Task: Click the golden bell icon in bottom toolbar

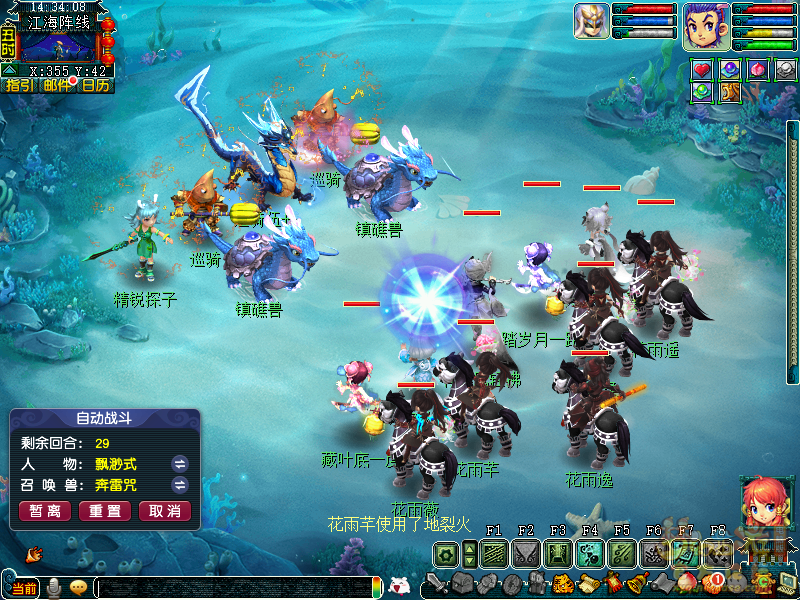Action: click(x=635, y=584)
